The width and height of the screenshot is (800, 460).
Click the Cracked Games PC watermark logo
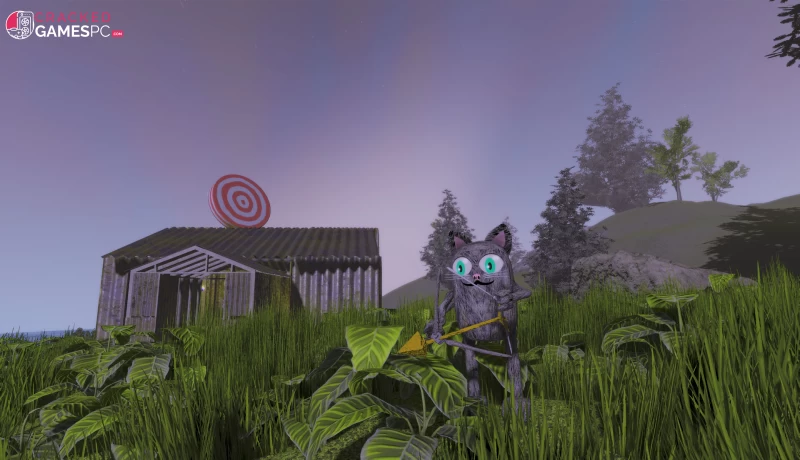(63, 25)
